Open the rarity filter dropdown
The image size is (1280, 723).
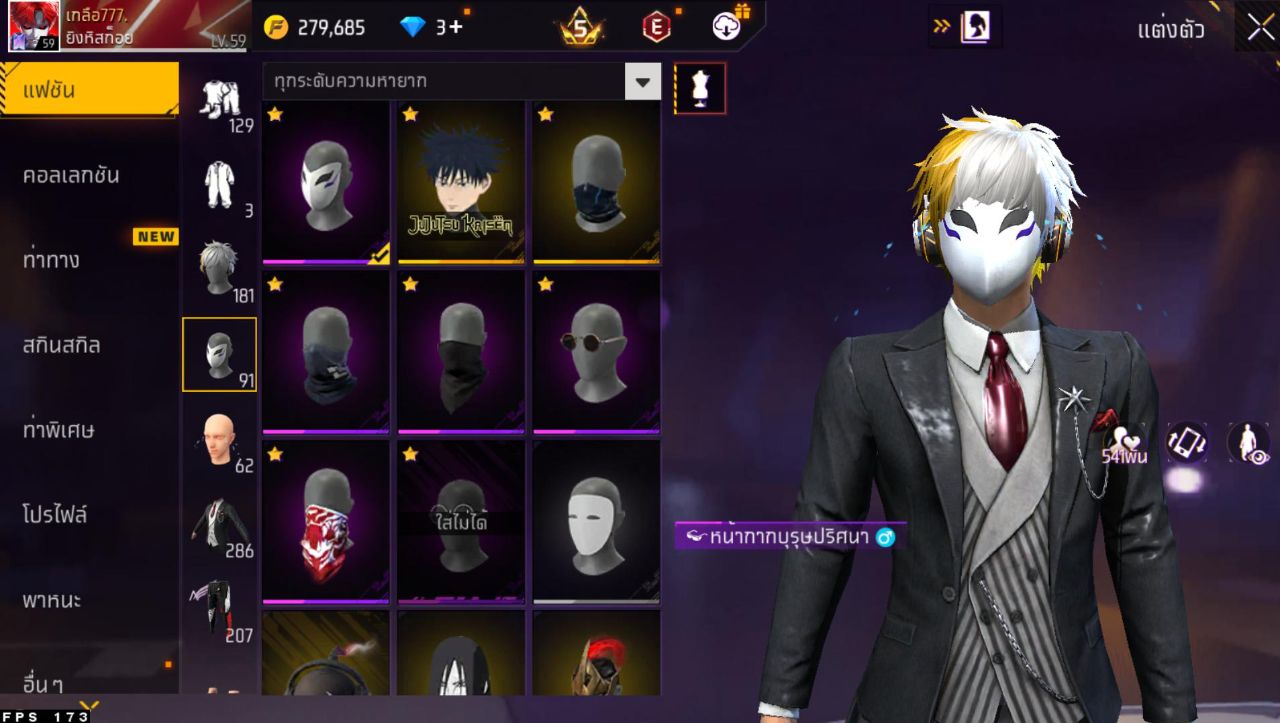tap(643, 82)
